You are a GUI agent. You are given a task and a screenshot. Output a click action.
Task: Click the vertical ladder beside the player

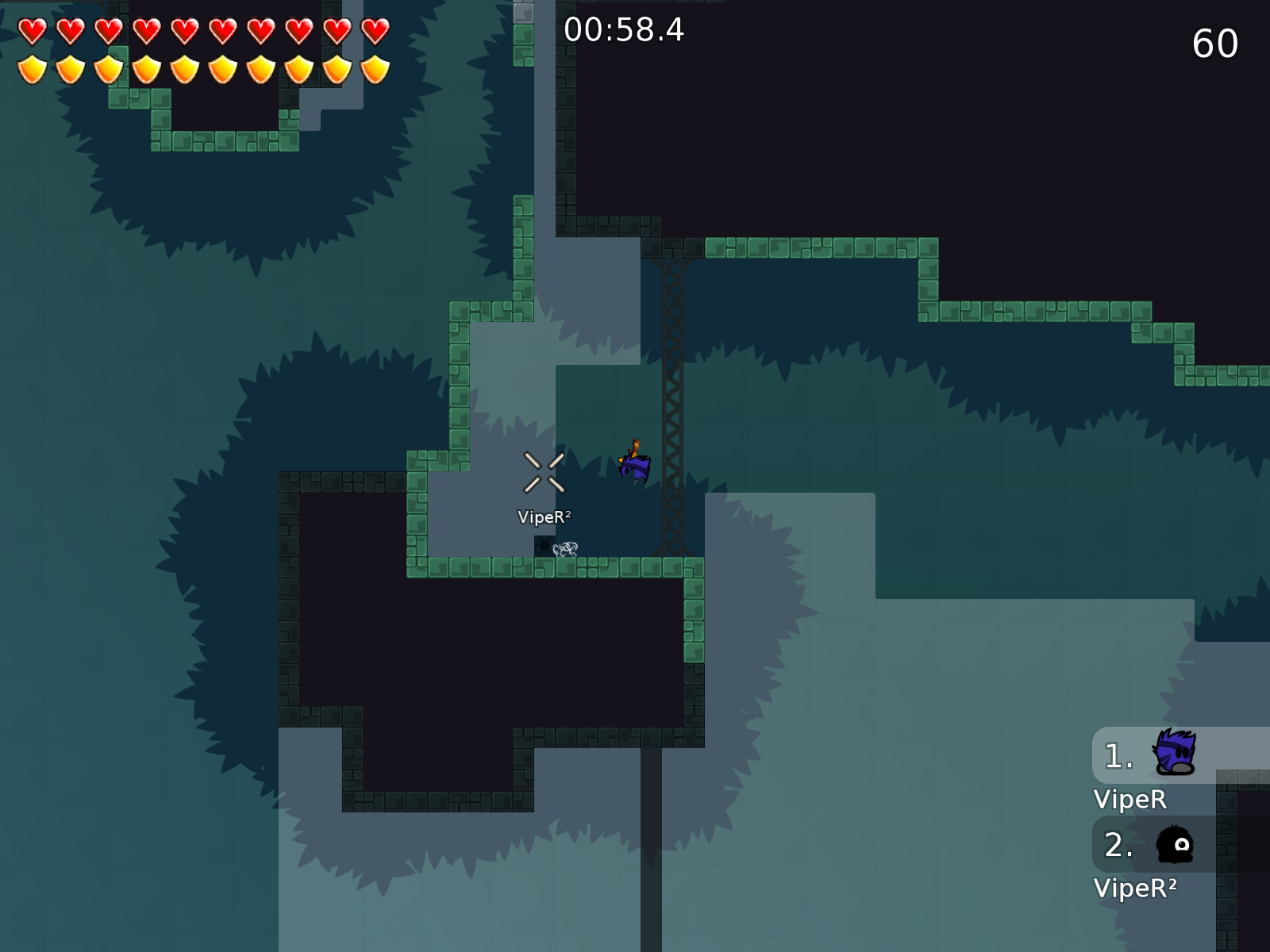pyautogui.click(x=671, y=397)
